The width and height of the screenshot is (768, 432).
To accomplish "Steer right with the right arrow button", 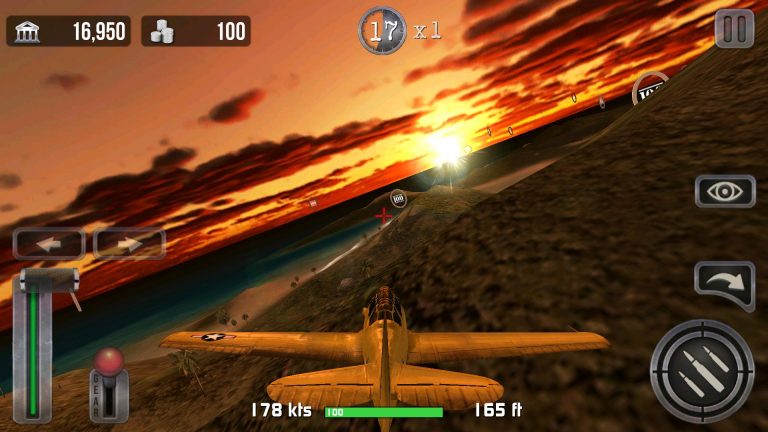I will (x=129, y=243).
